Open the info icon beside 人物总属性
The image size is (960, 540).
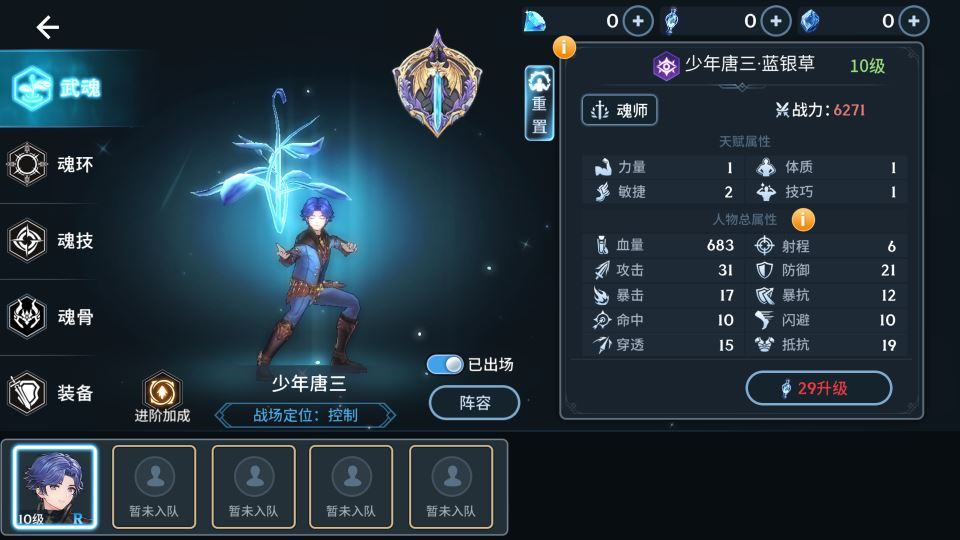[803, 219]
